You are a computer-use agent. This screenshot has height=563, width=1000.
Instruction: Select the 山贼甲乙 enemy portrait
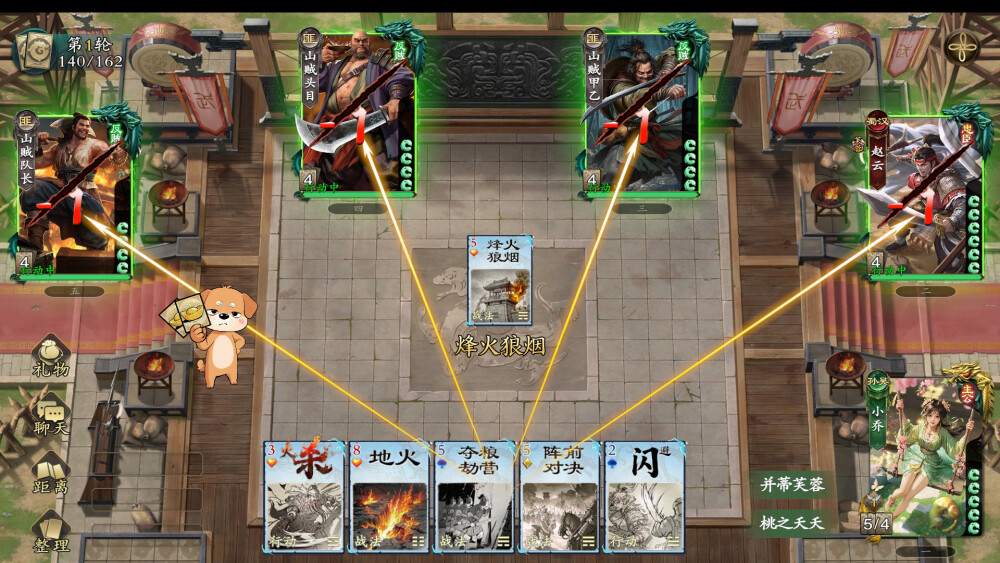642,112
